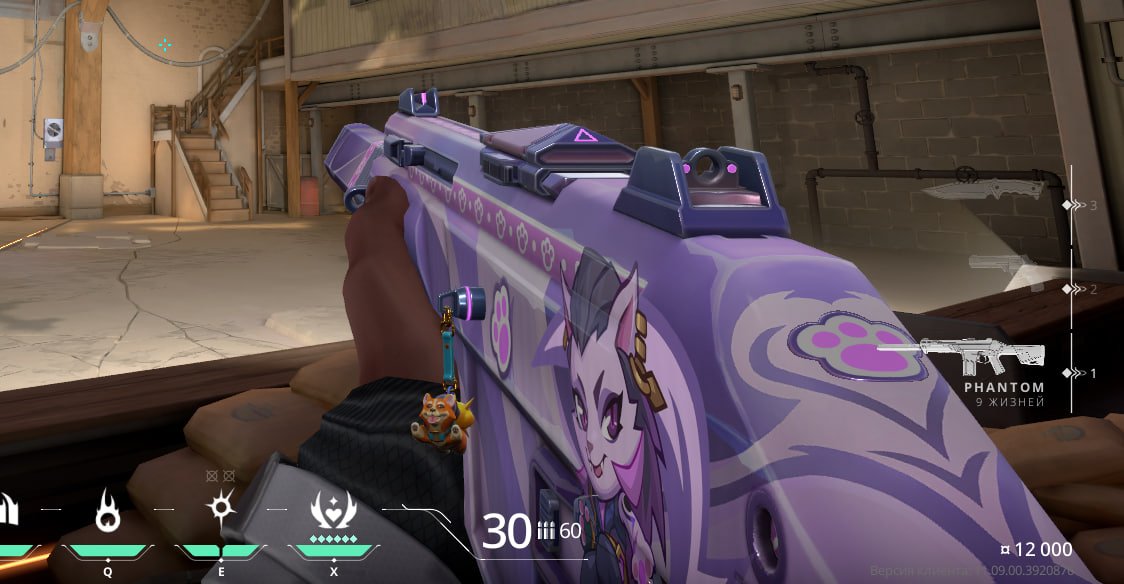1124x584 pixels.
Task: Equip the knife in the weapon list
Action: coord(982,189)
